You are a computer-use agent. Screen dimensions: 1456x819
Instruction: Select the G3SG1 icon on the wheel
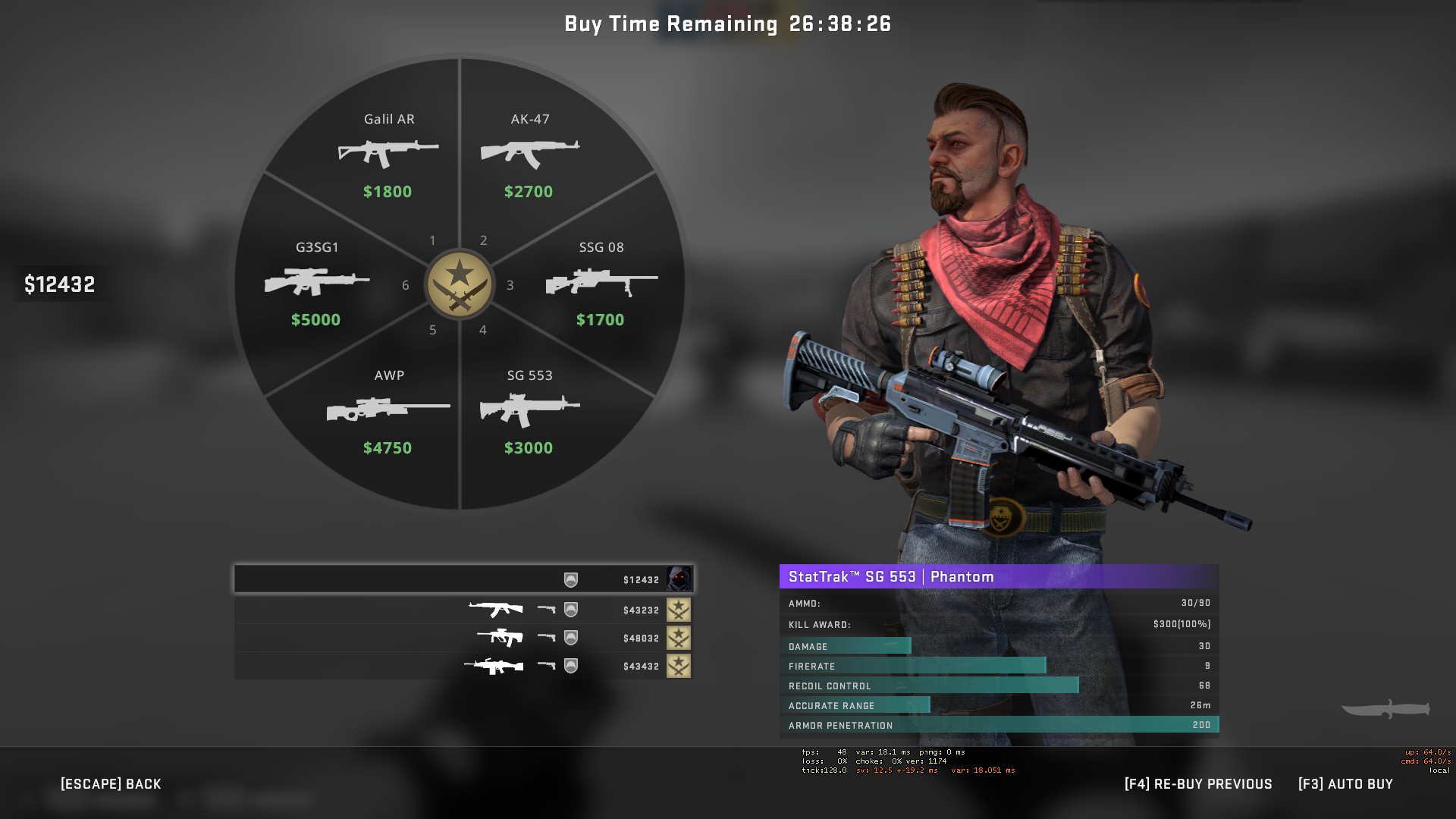316,282
